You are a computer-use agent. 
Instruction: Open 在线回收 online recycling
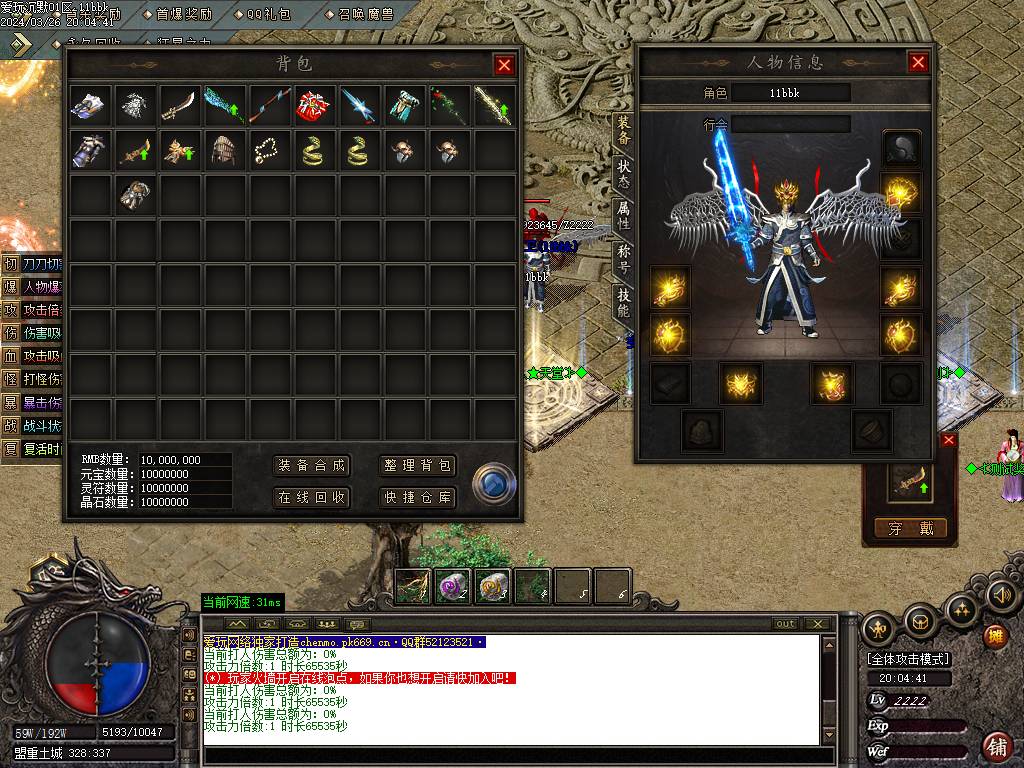point(312,497)
